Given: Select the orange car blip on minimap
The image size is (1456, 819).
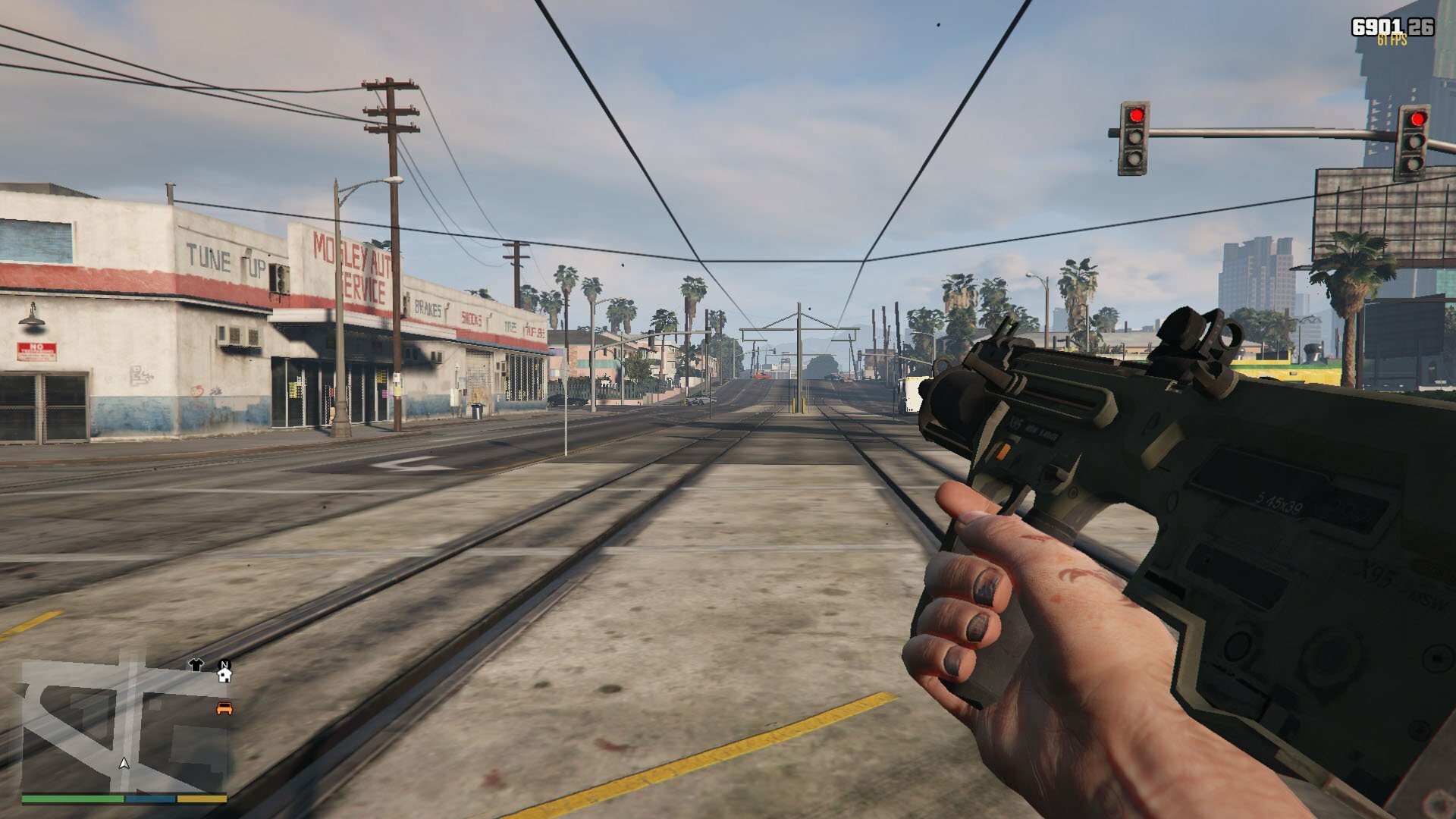Looking at the screenshot, I should pos(224,708).
